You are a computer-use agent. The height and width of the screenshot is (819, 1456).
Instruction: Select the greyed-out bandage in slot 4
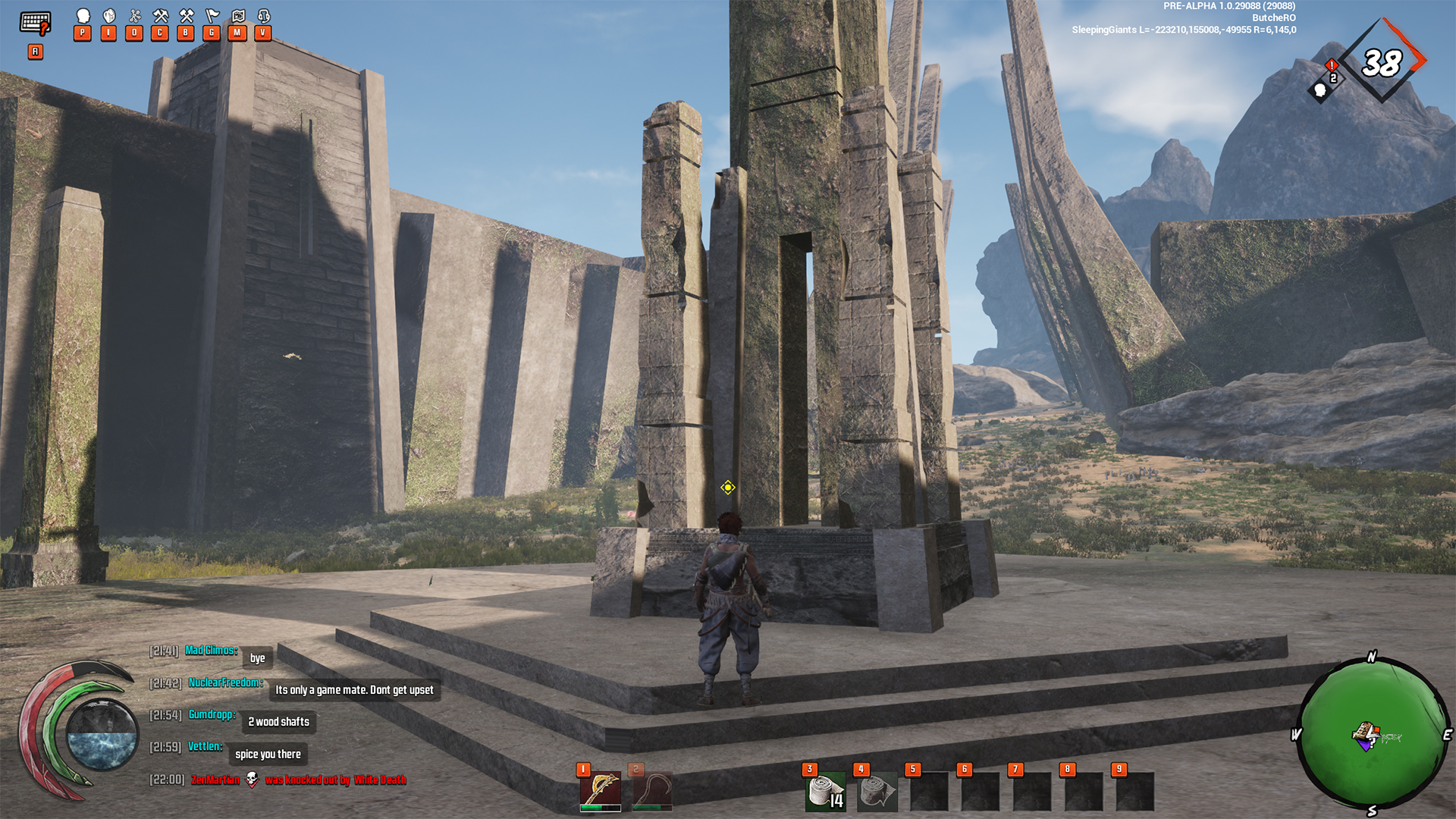point(877,792)
